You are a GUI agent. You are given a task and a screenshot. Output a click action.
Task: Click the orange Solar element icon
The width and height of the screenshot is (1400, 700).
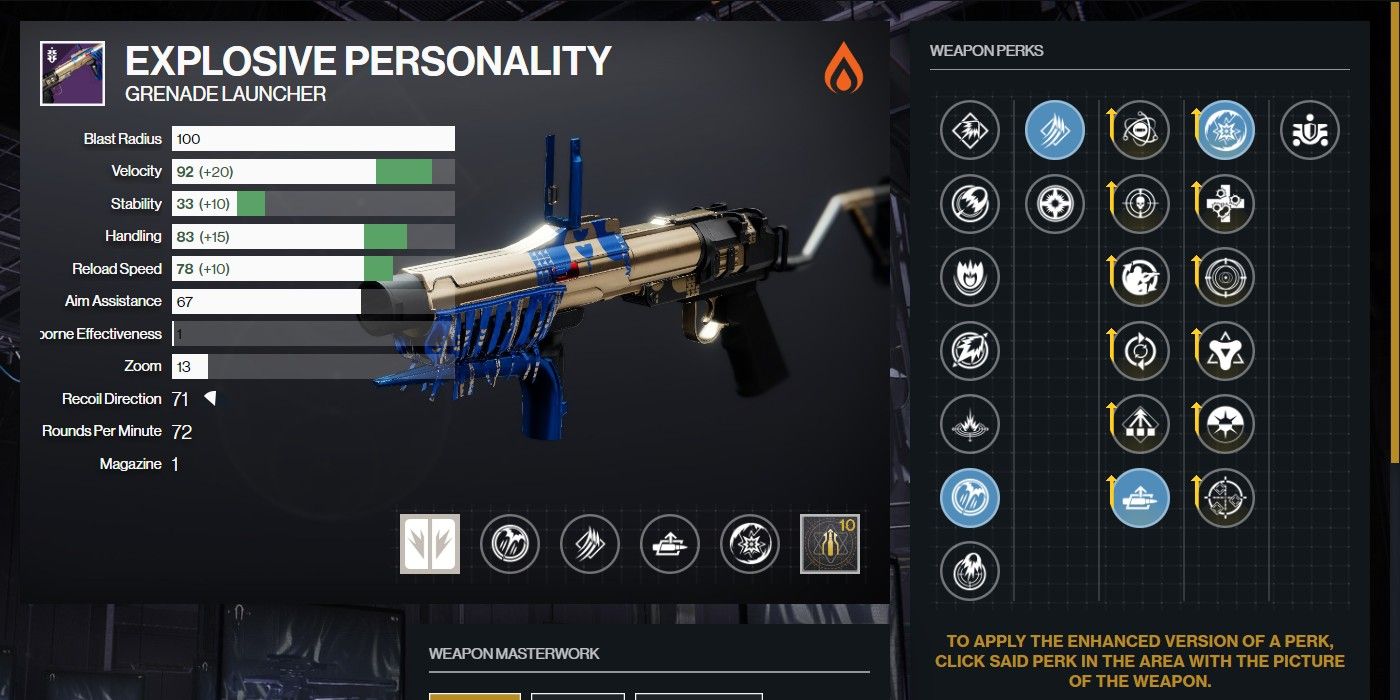[843, 72]
